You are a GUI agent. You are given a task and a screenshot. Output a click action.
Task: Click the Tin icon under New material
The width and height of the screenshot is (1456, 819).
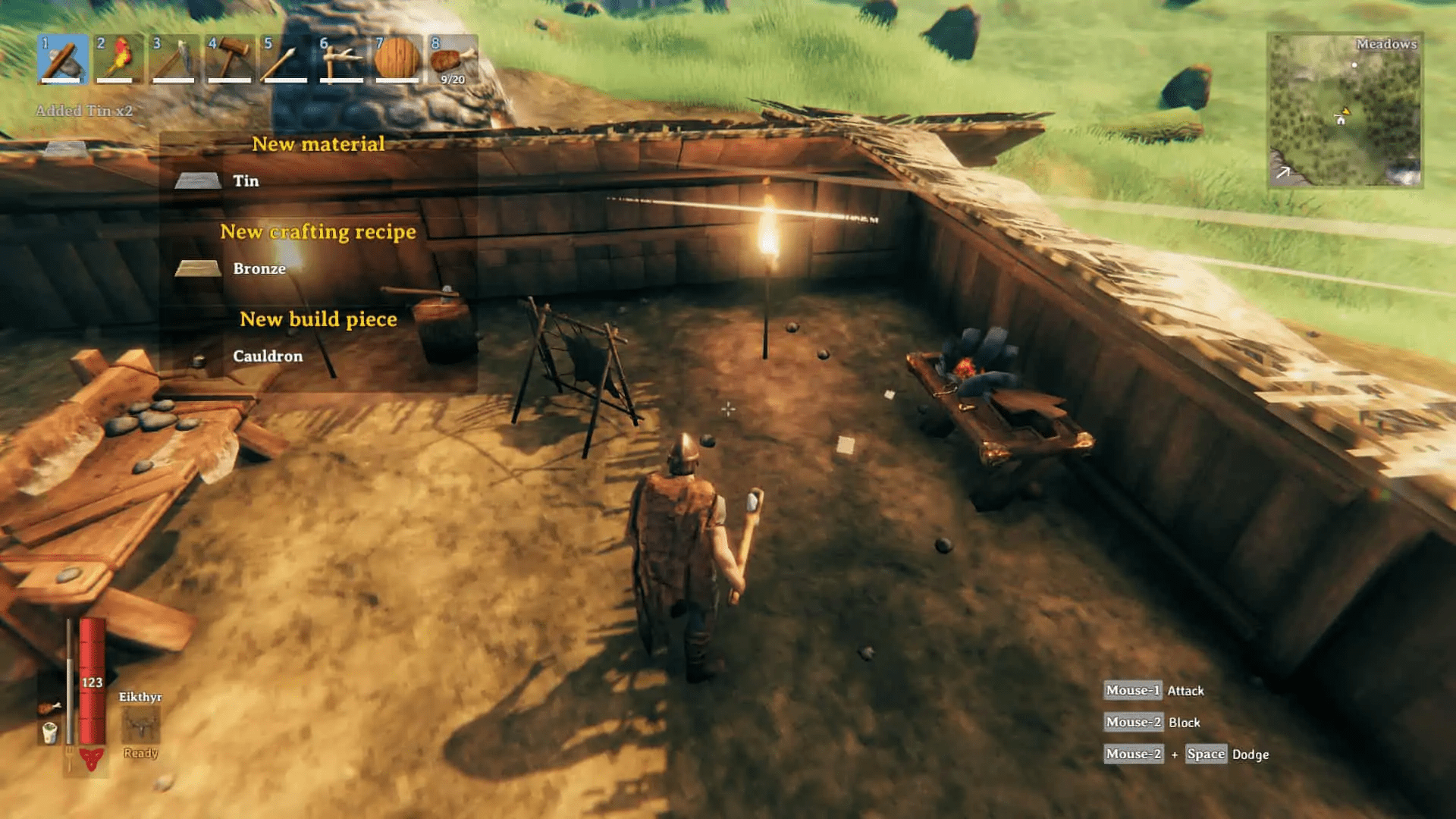coord(196,180)
